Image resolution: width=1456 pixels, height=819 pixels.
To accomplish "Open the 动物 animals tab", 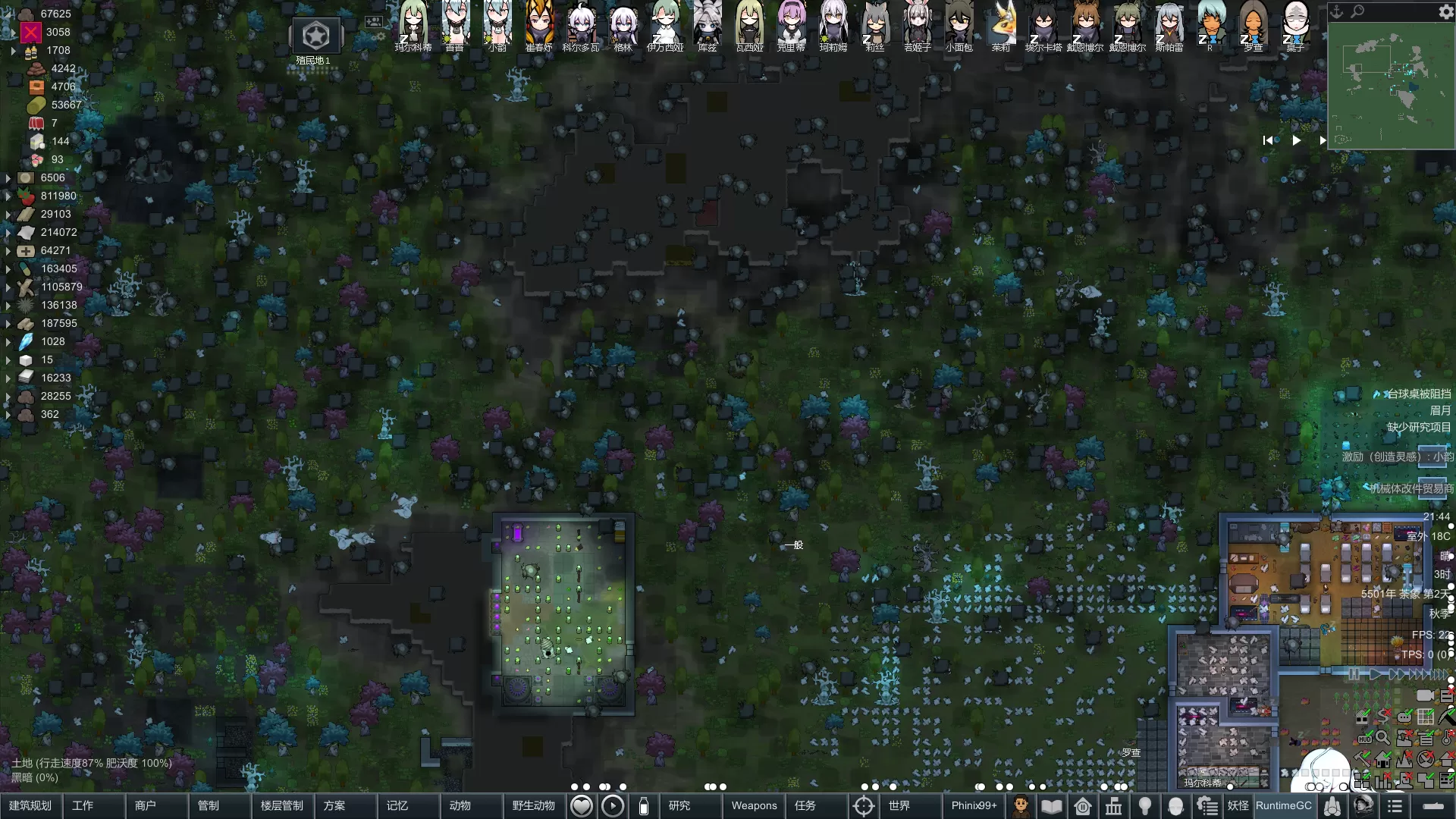I will tap(460, 805).
